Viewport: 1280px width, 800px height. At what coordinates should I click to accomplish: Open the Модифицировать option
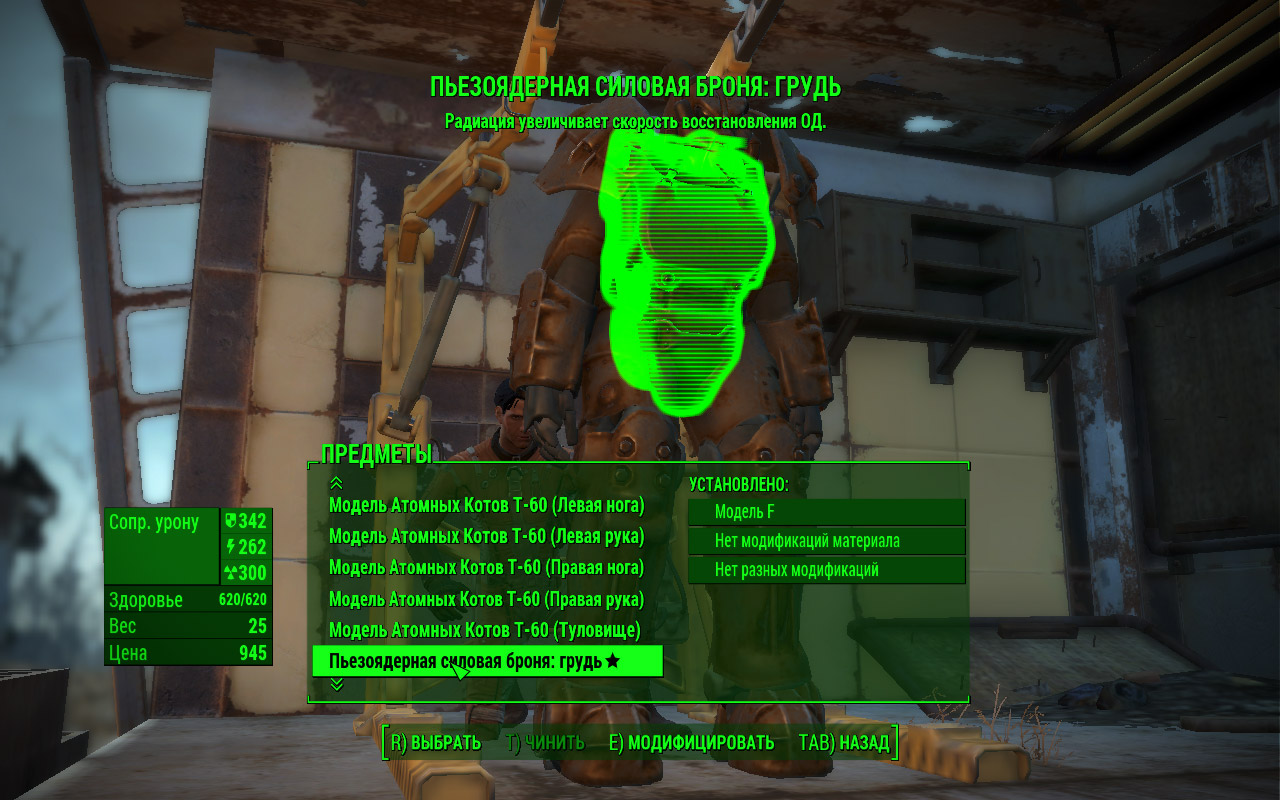click(691, 743)
